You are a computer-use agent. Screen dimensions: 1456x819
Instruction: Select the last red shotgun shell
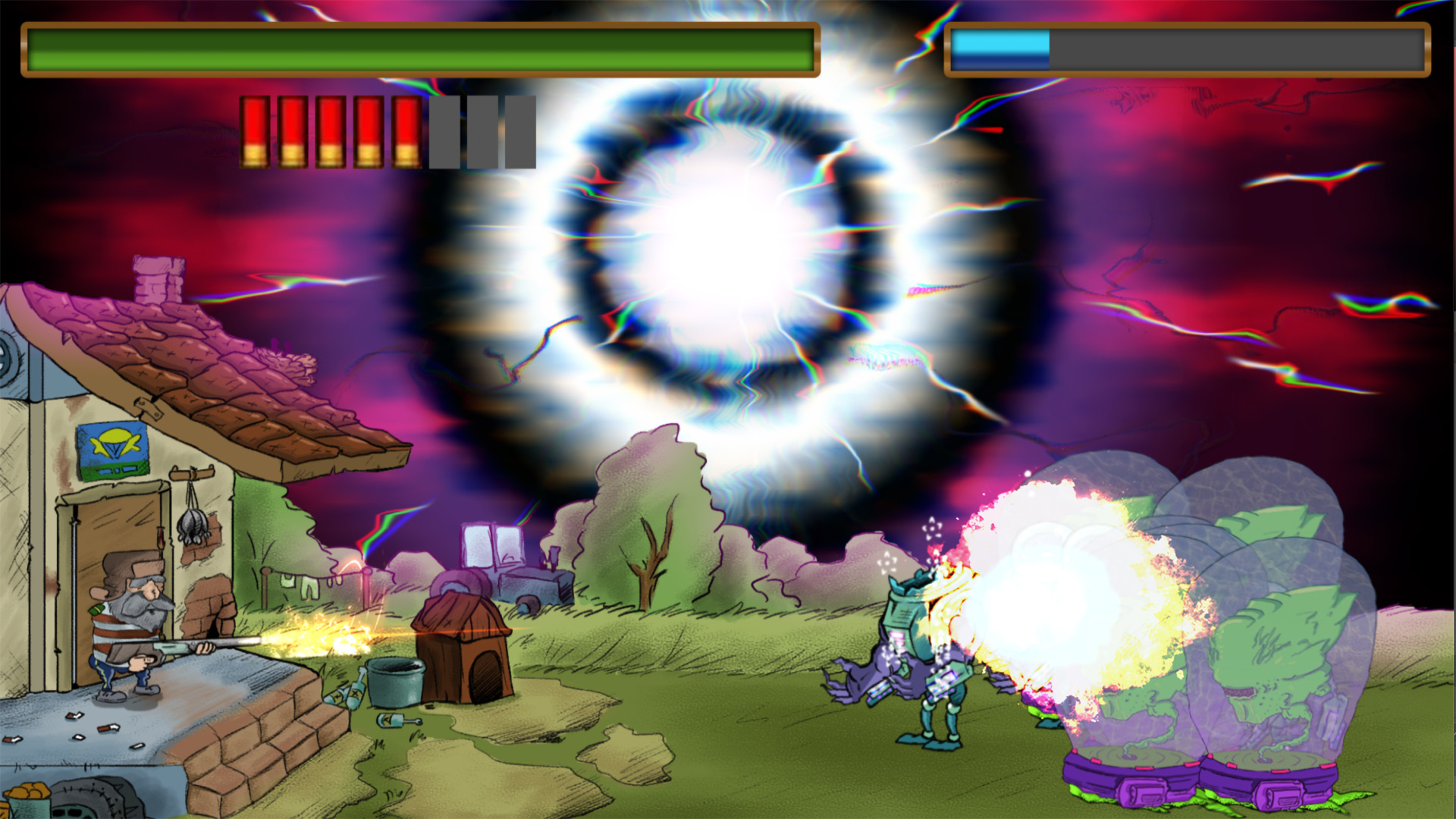407,133
